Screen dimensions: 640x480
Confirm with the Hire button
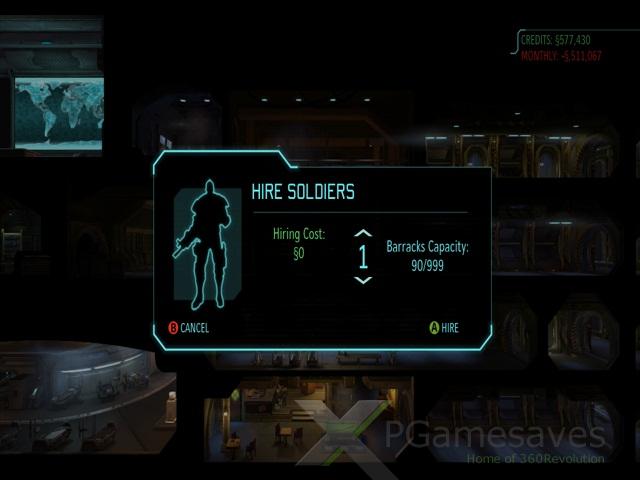[443, 327]
